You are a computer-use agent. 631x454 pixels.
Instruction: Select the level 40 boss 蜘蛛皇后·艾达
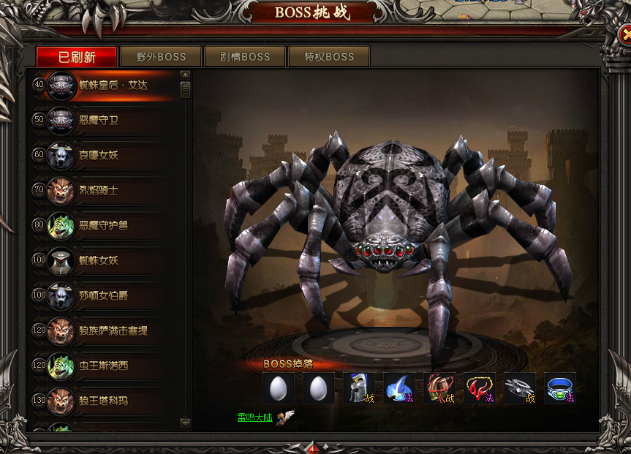click(112, 86)
